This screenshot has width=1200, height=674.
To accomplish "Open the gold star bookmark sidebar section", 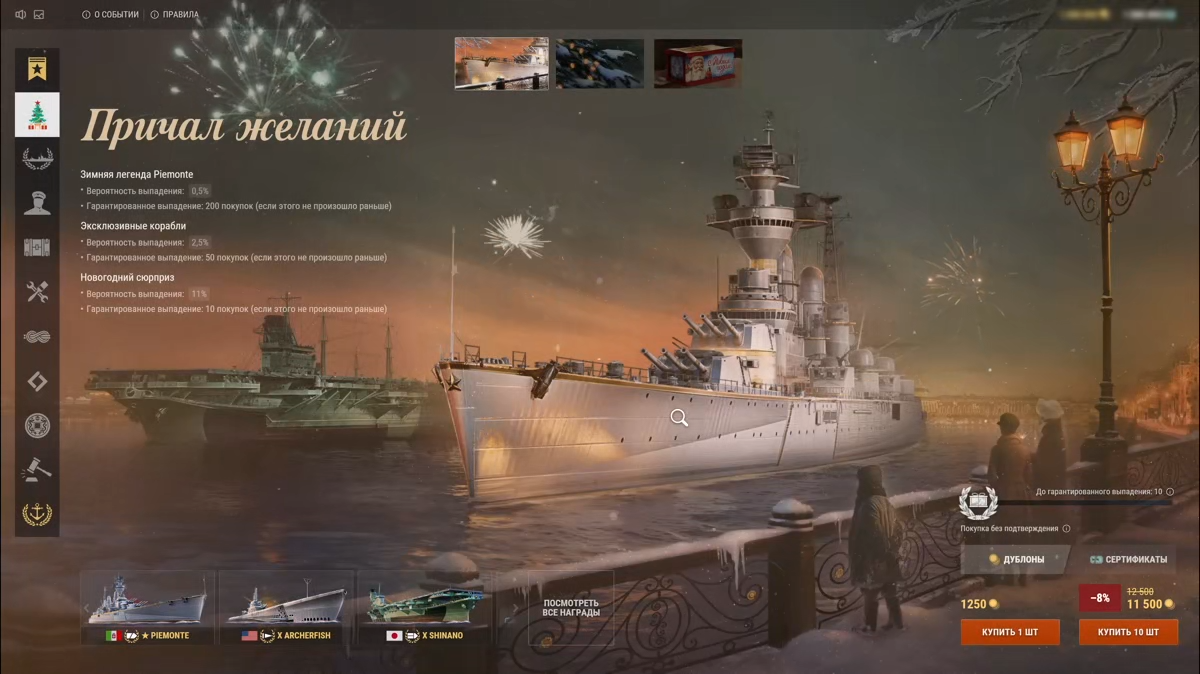I will [37, 70].
